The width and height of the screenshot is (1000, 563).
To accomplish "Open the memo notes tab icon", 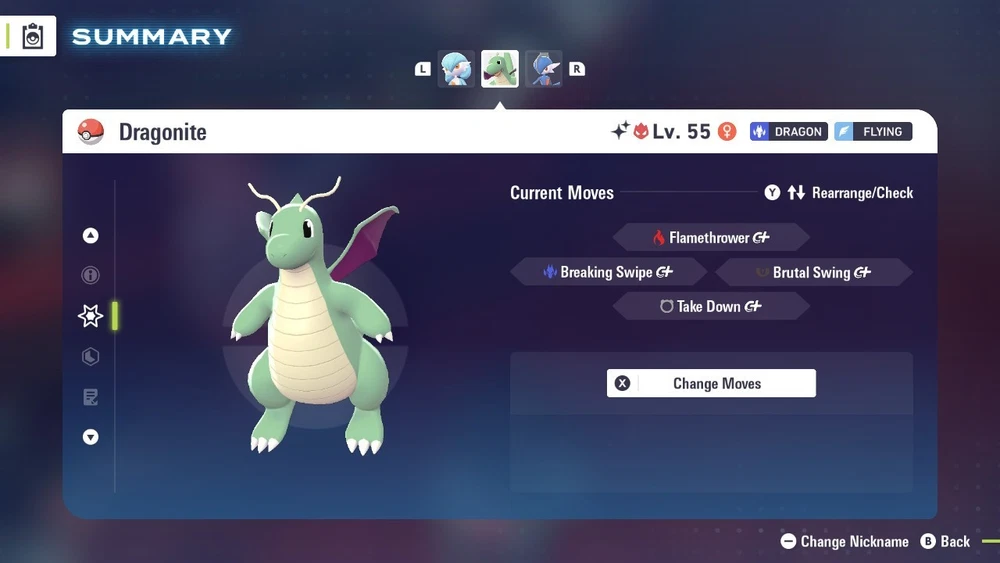I will click(x=91, y=397).
